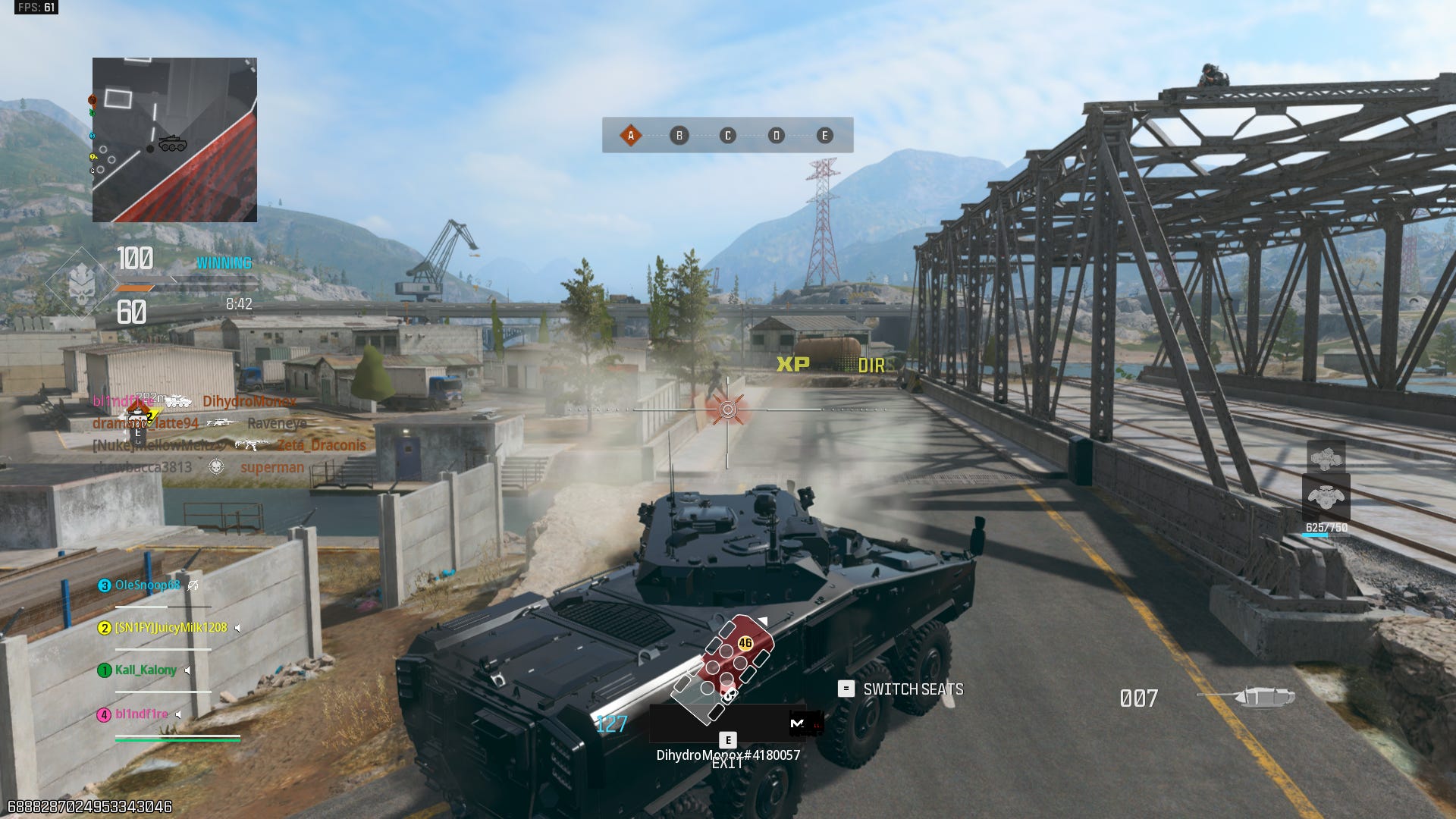Select the tank shell ammo icon
The height and width of the screenshot is (819, 1456).
1263,696
